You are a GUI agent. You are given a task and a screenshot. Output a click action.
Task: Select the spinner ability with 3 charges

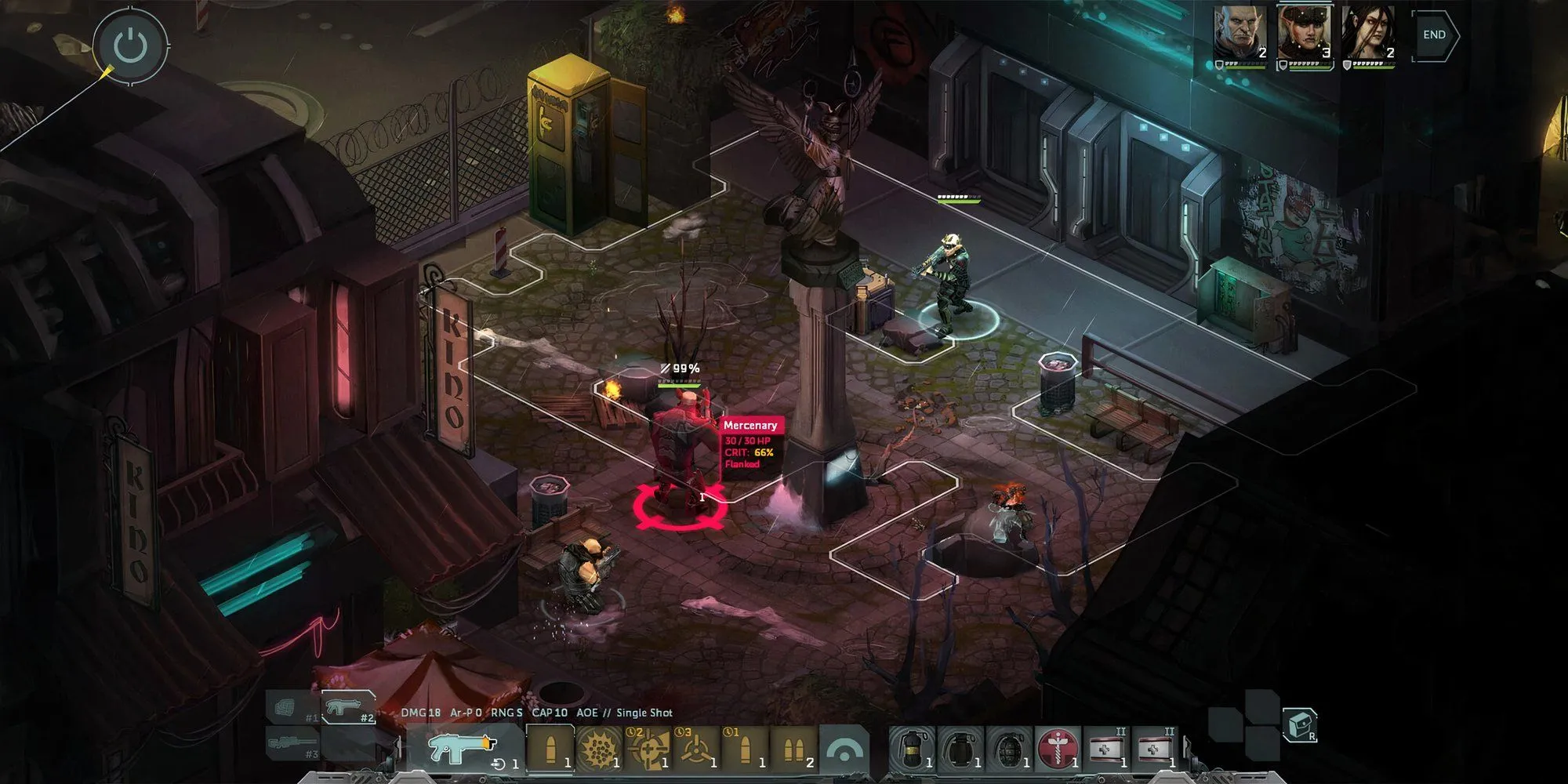click(x=698, y=747)
